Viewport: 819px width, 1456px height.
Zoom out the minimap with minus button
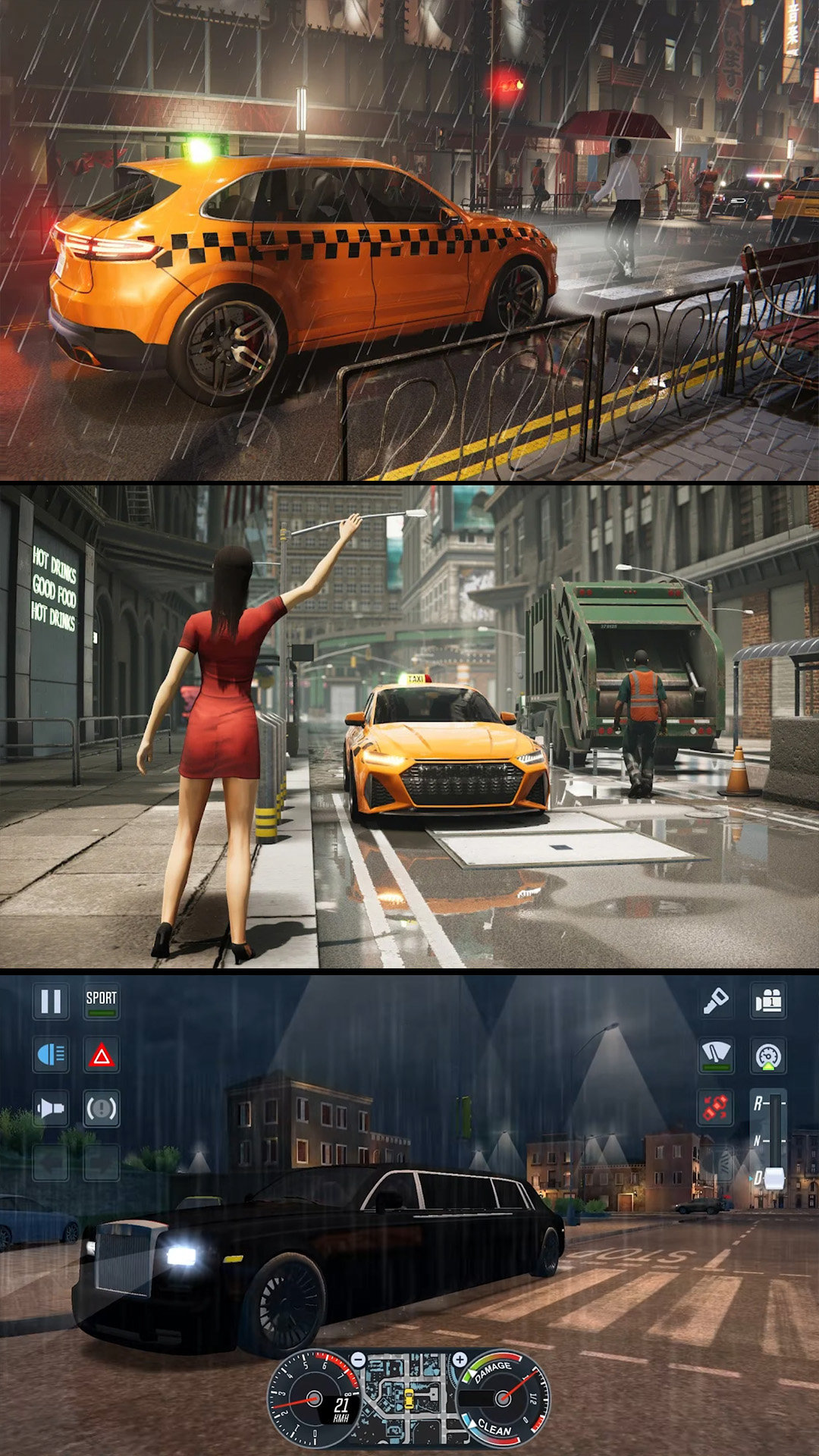(x=358, y=1360)
